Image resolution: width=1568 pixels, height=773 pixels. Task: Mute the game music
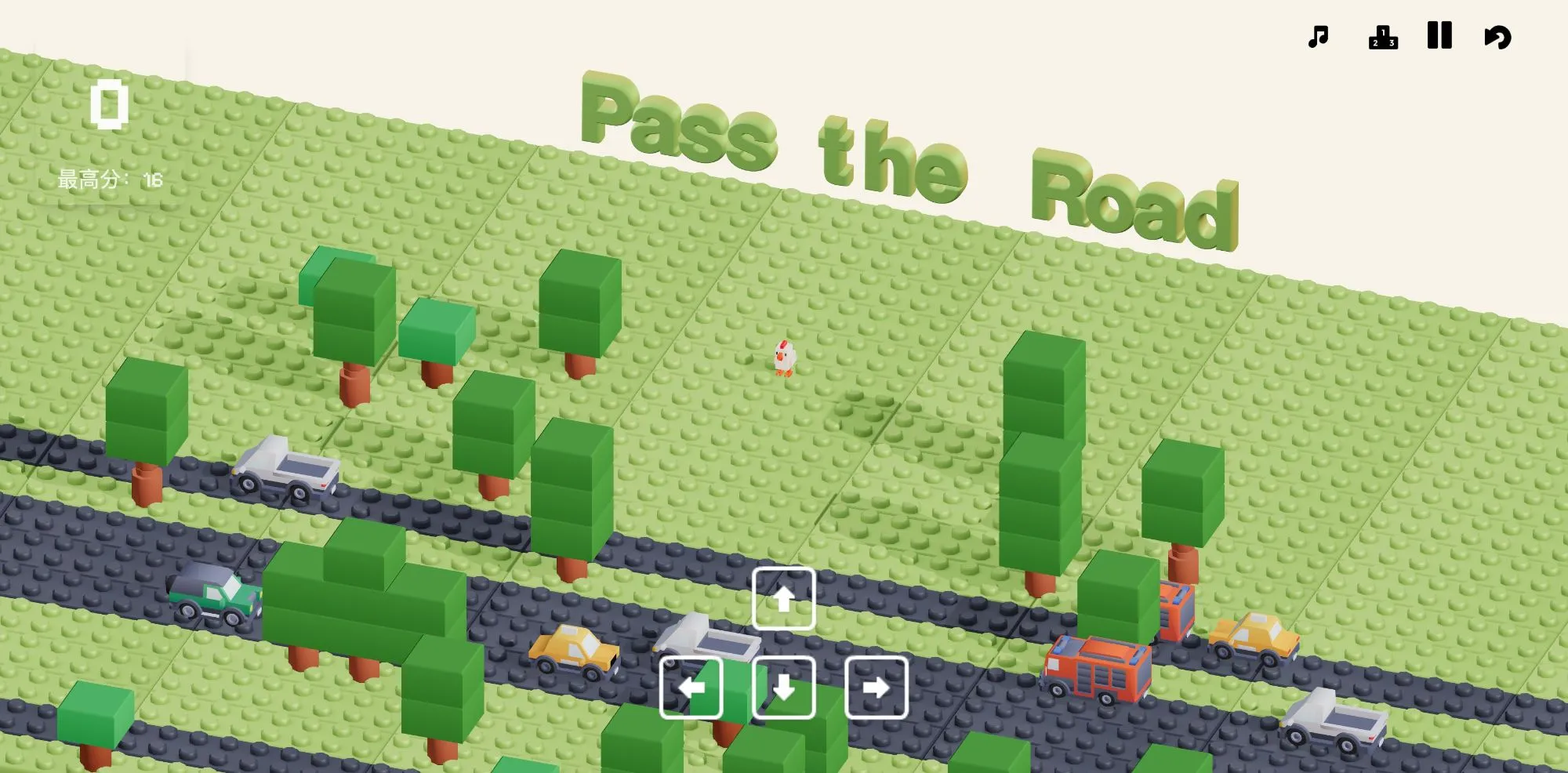point(1317,35)
